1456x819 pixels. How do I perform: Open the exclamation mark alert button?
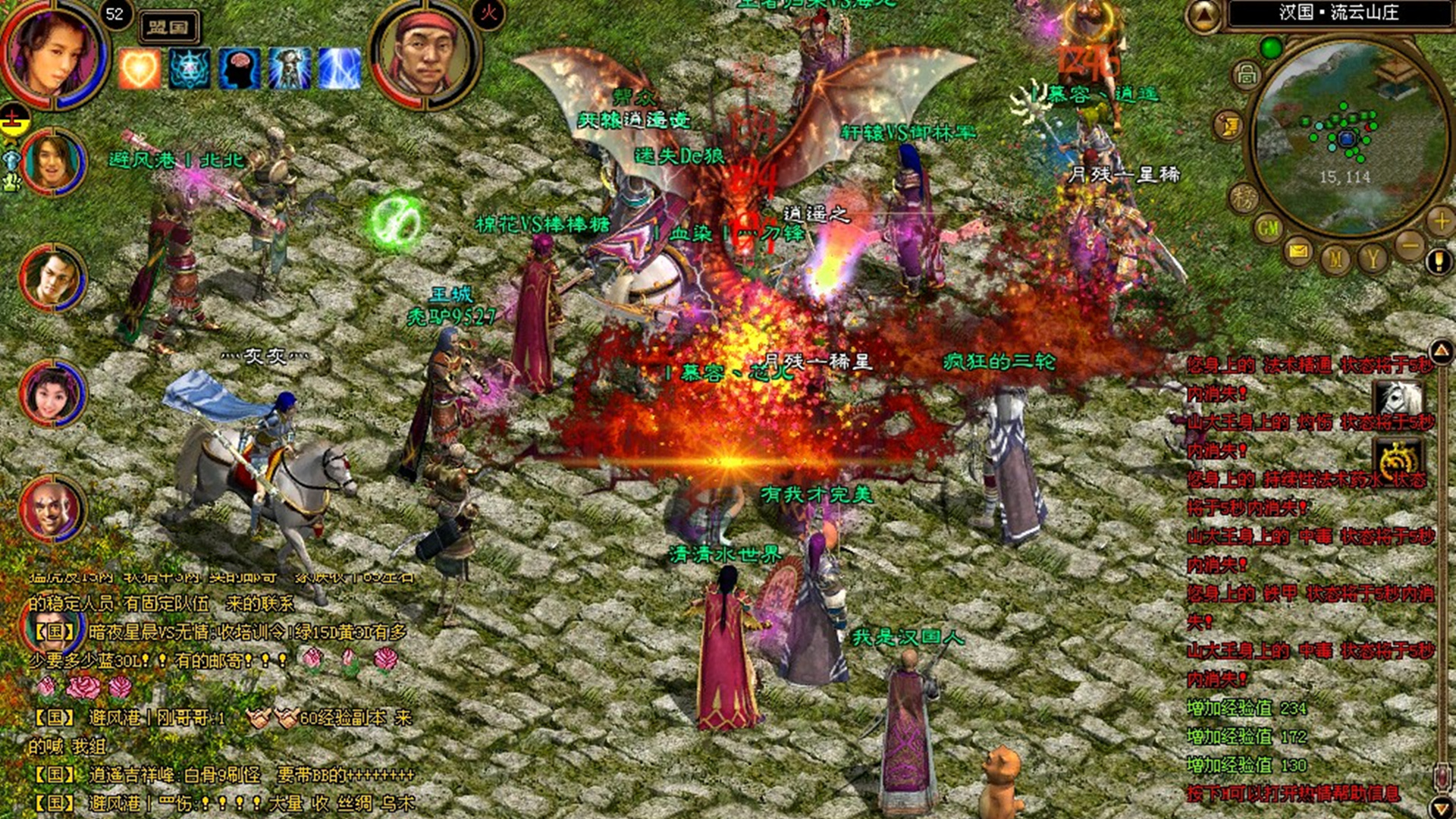coord(1438,262)
